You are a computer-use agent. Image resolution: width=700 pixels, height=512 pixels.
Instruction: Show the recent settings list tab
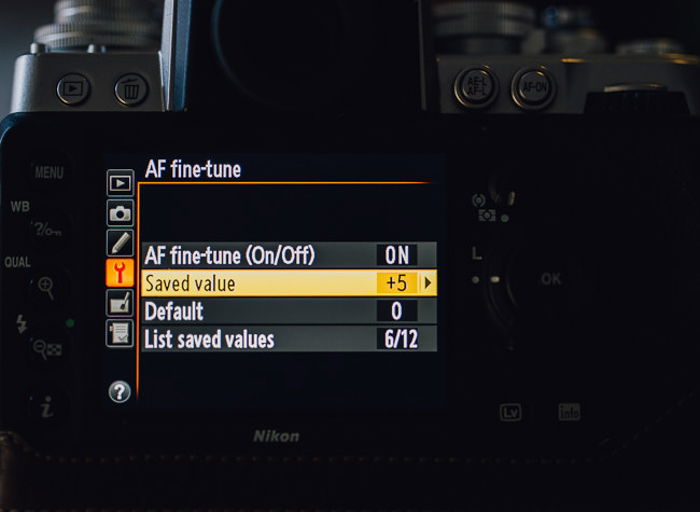click(x=120, y=332)
